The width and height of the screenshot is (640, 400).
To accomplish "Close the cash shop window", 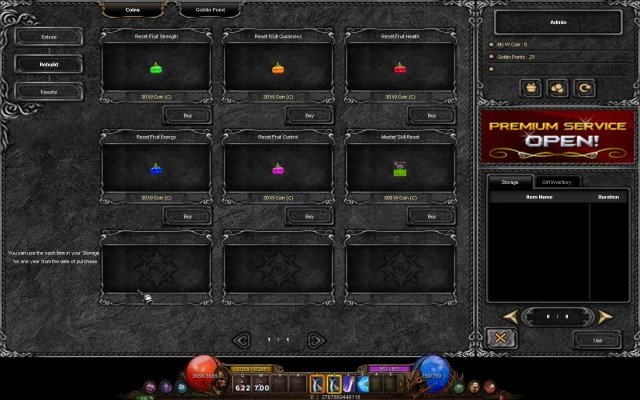I will point(499,339).
